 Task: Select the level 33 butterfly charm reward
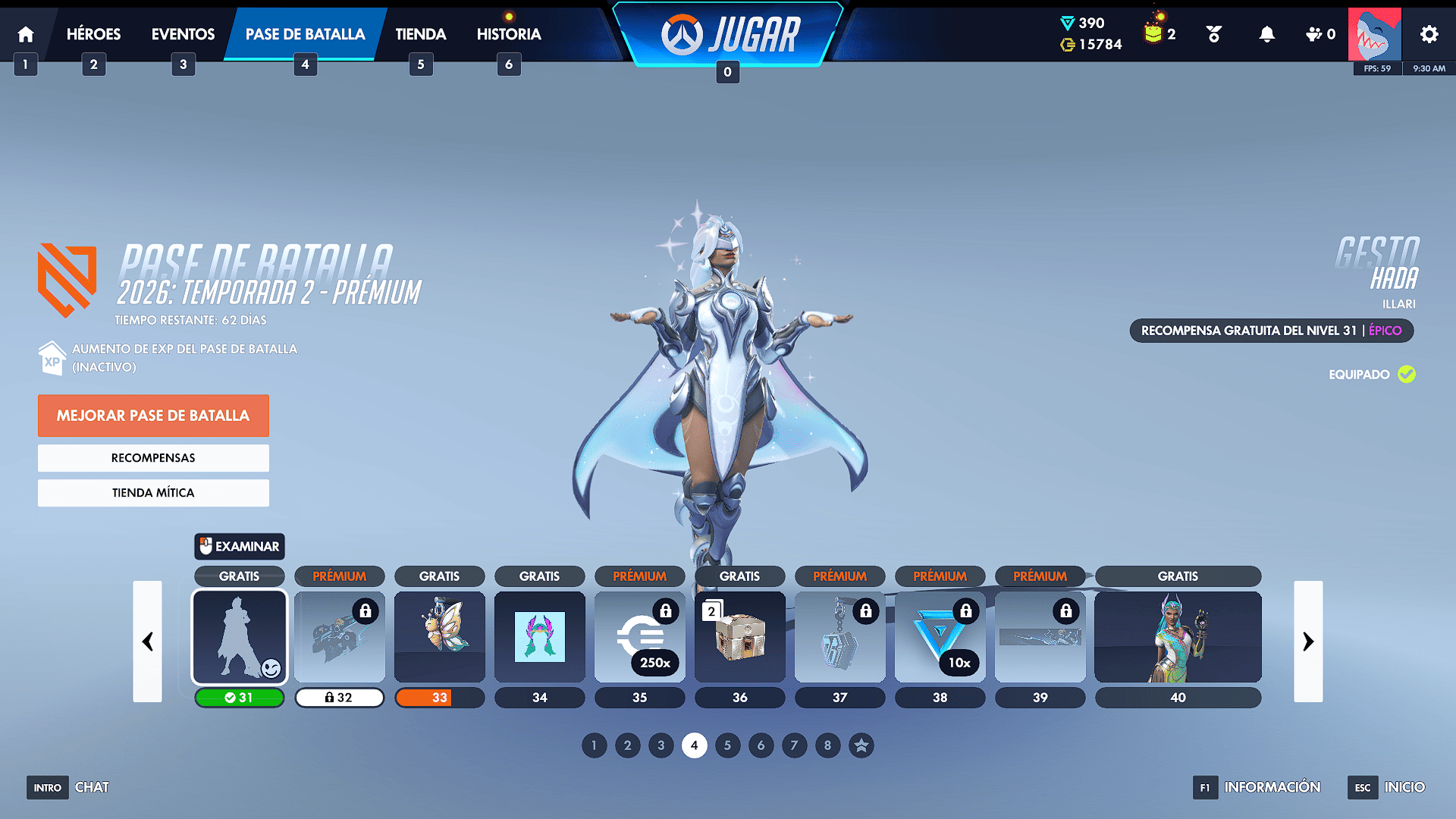[x=440, y=636]
